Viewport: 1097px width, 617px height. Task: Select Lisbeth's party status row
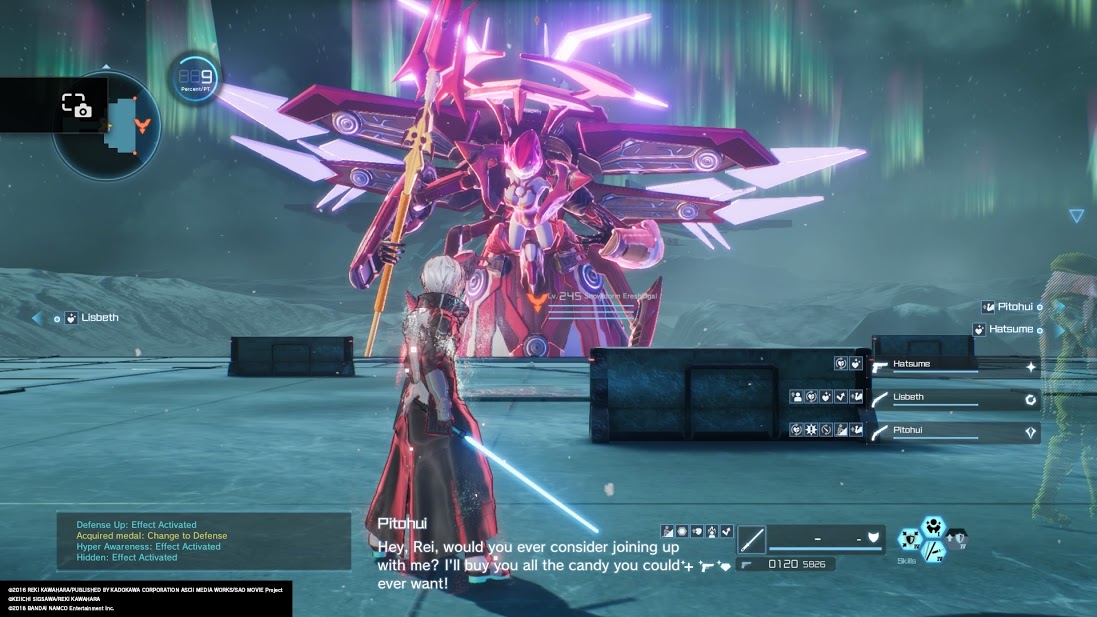(x=953, y=399)
